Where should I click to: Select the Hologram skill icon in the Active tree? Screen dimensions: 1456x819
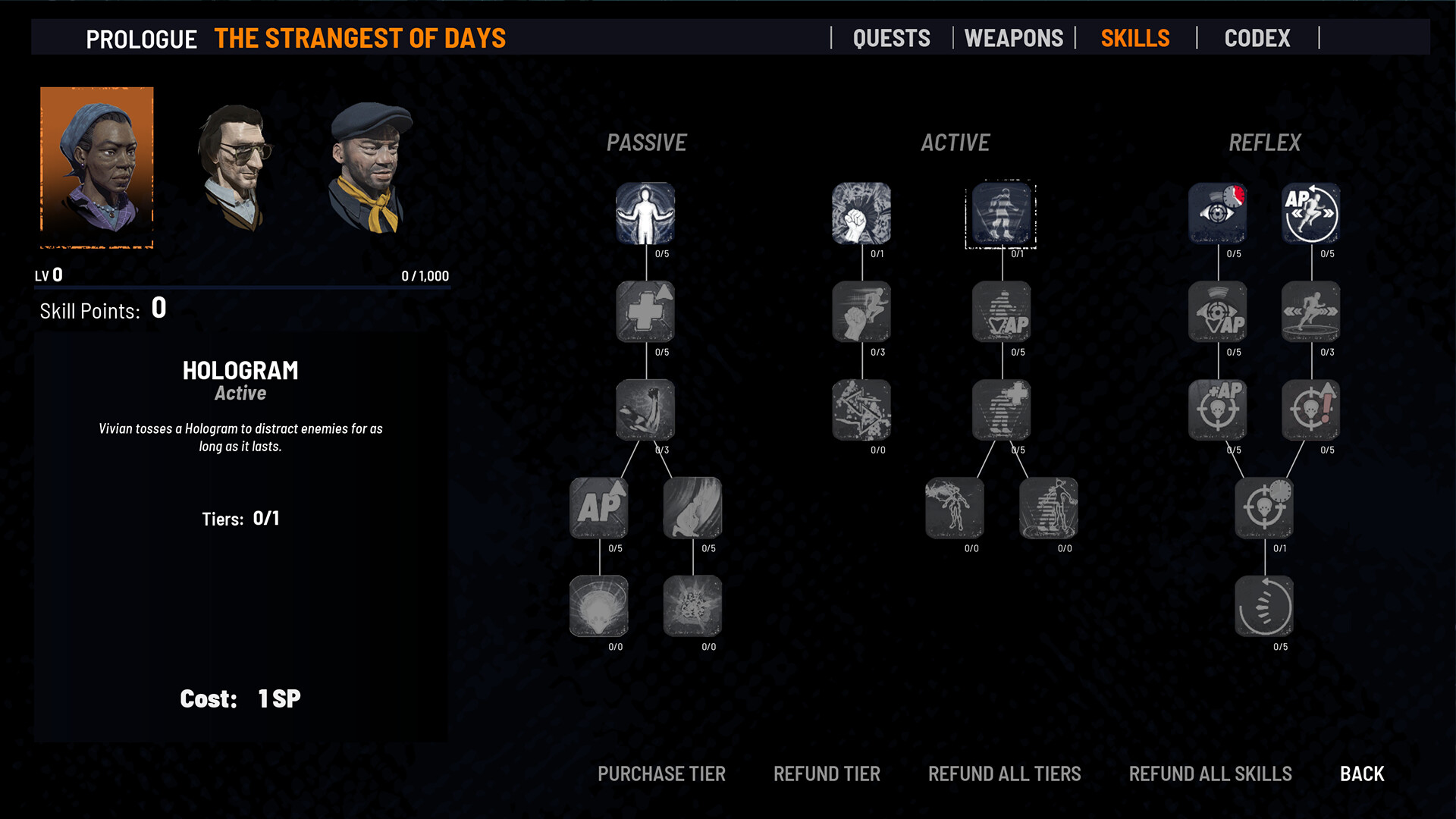click(1002, 215)
